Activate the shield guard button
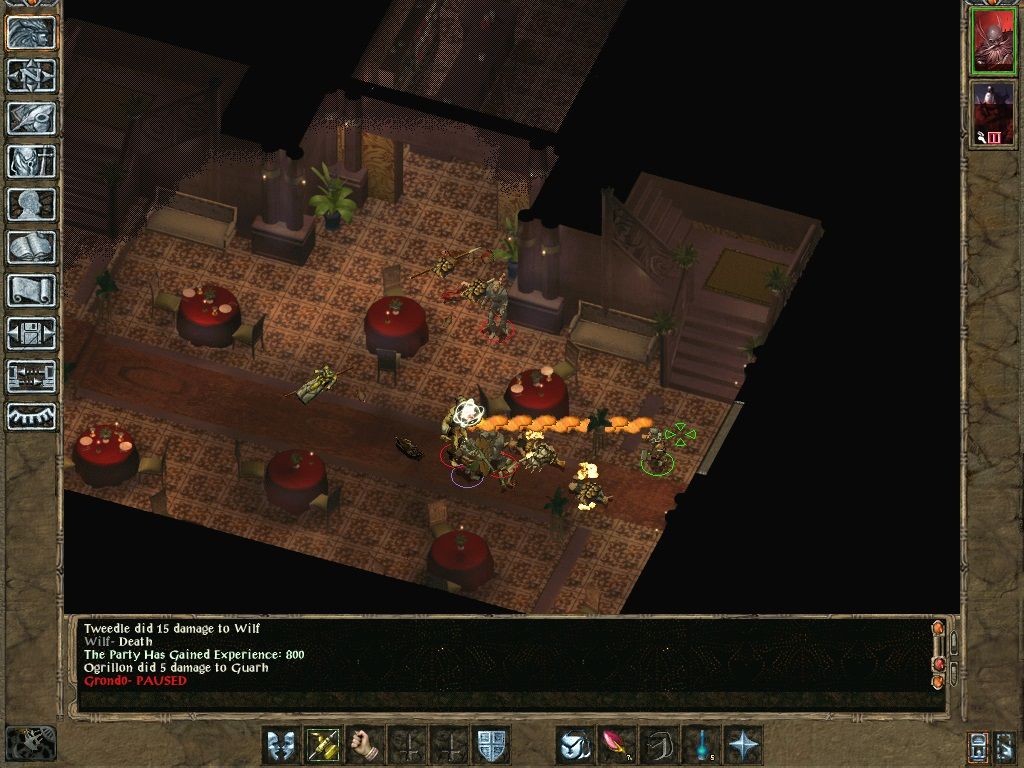This screenshot has height=768, width=1024. pos(492,745)
